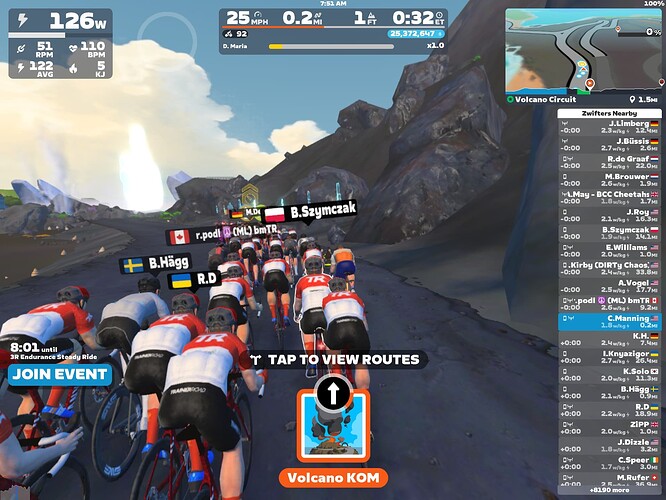Viewport: 666px width, 500px height.
Task: Select M.Rufer in the riders list
Action: pos(610,480)
